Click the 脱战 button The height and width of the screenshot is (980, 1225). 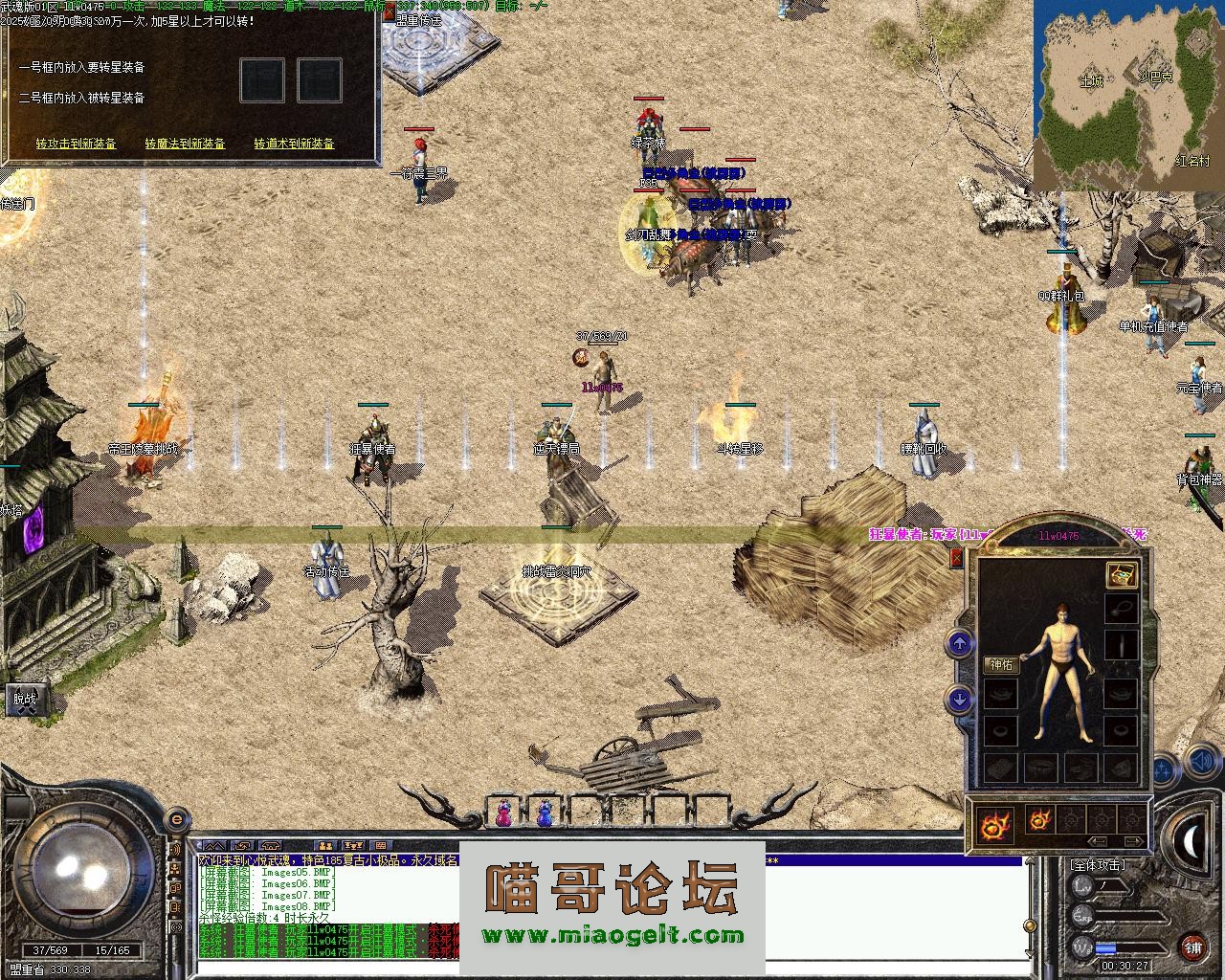[x=25, y=700]
